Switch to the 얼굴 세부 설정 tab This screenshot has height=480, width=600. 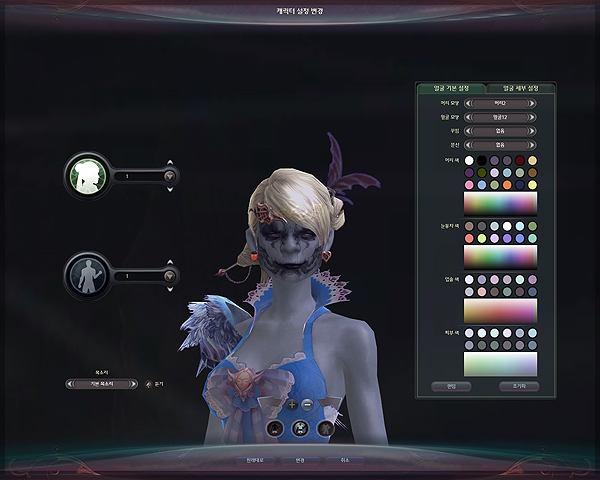click(520, 88)
